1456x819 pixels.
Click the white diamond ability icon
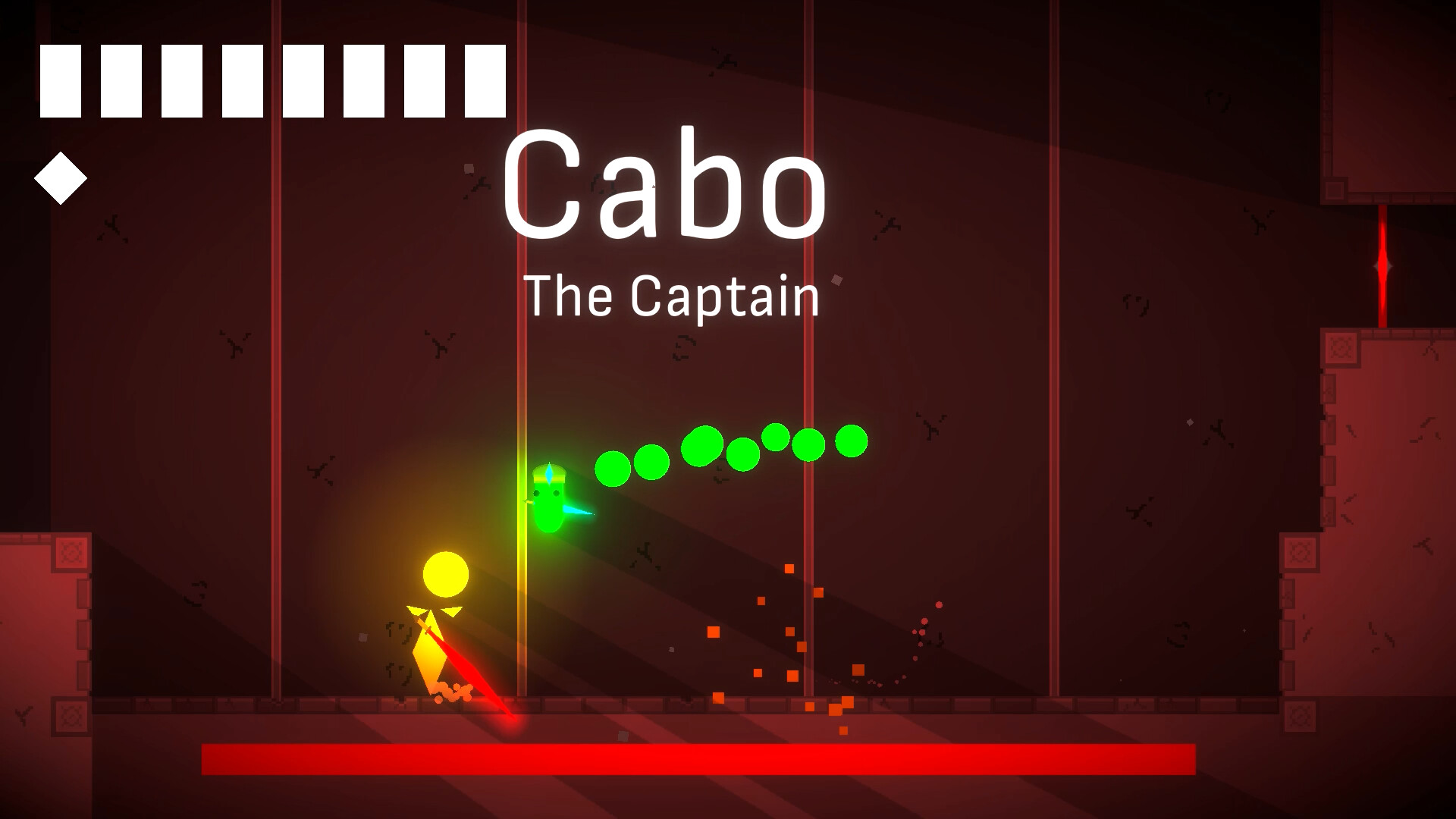click(x=61, y=178)
